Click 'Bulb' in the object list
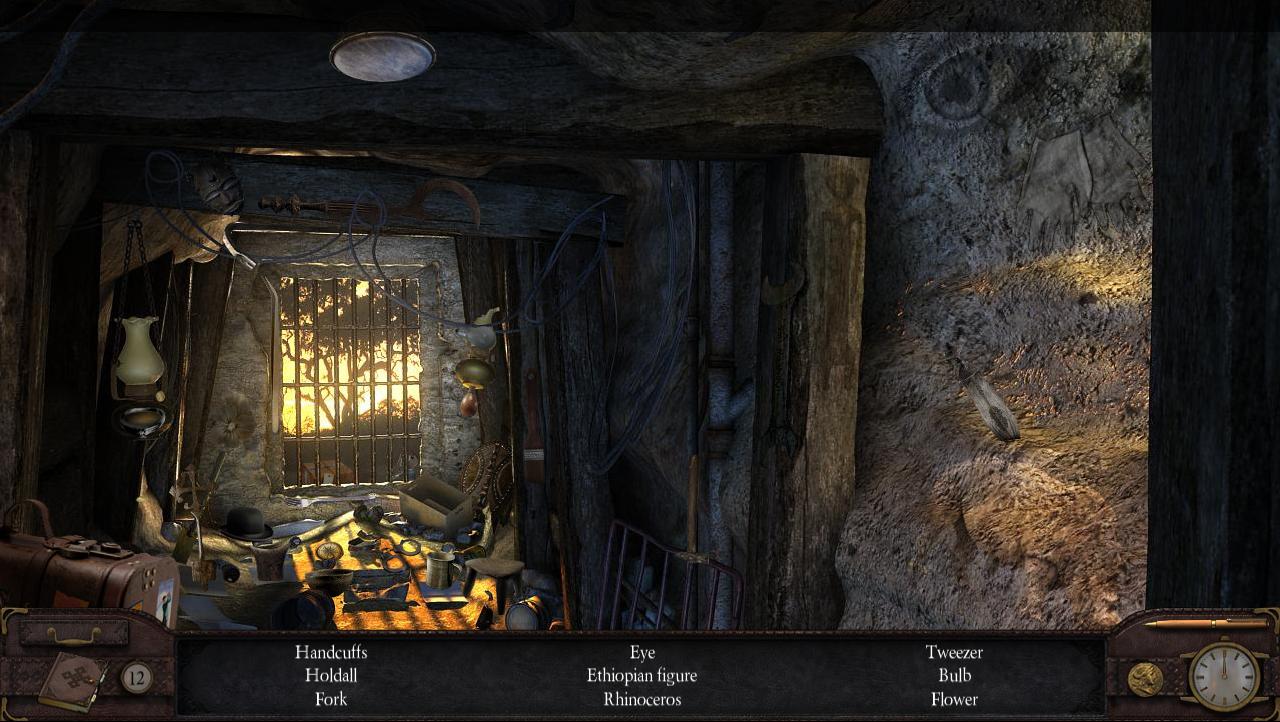The height and width of the screenshot is (722, 1280). [953, 675]
